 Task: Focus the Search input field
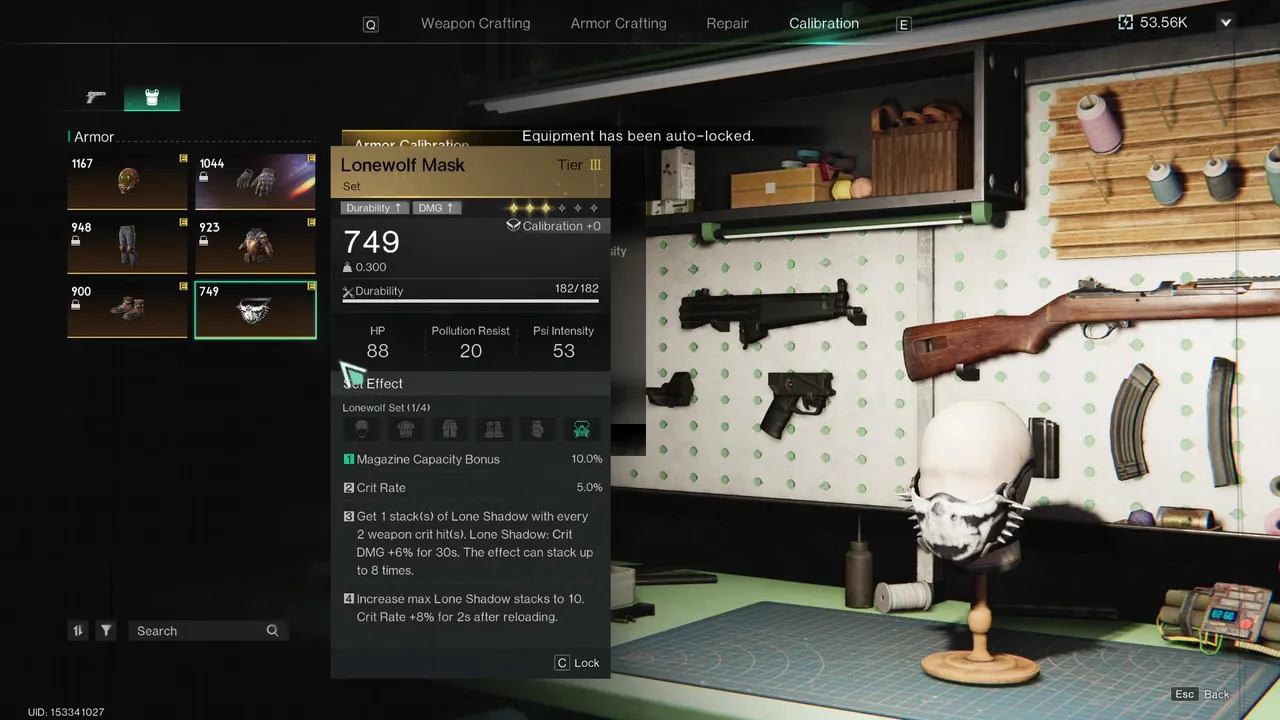coord(200,631)
